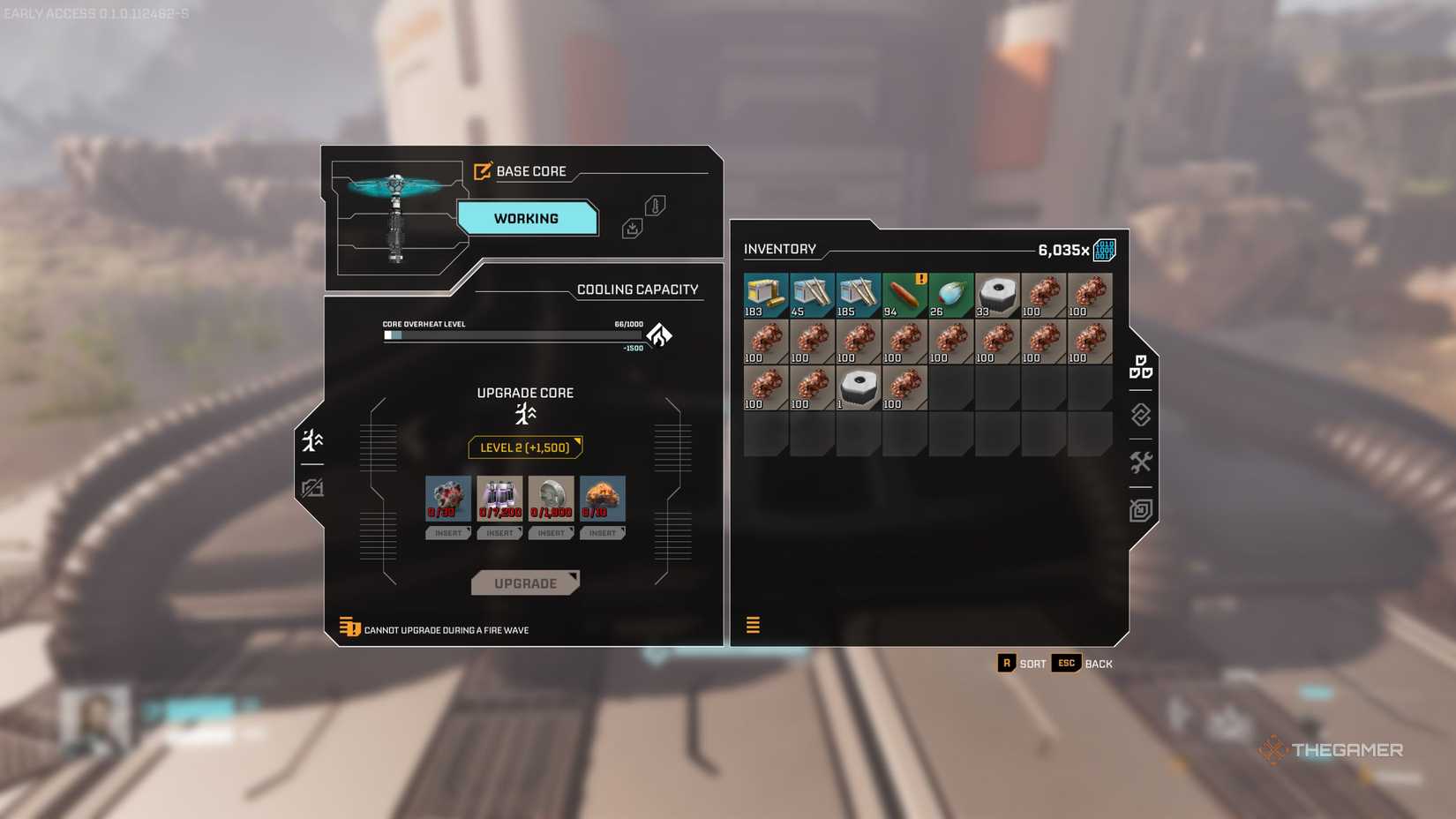Select the thermometer icon near the Working status

coord(654,204)
